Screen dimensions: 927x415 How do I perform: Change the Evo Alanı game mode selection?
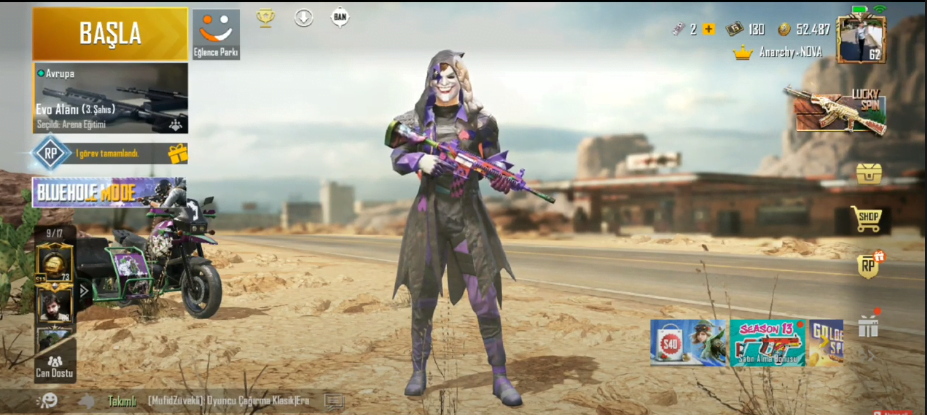110,98
